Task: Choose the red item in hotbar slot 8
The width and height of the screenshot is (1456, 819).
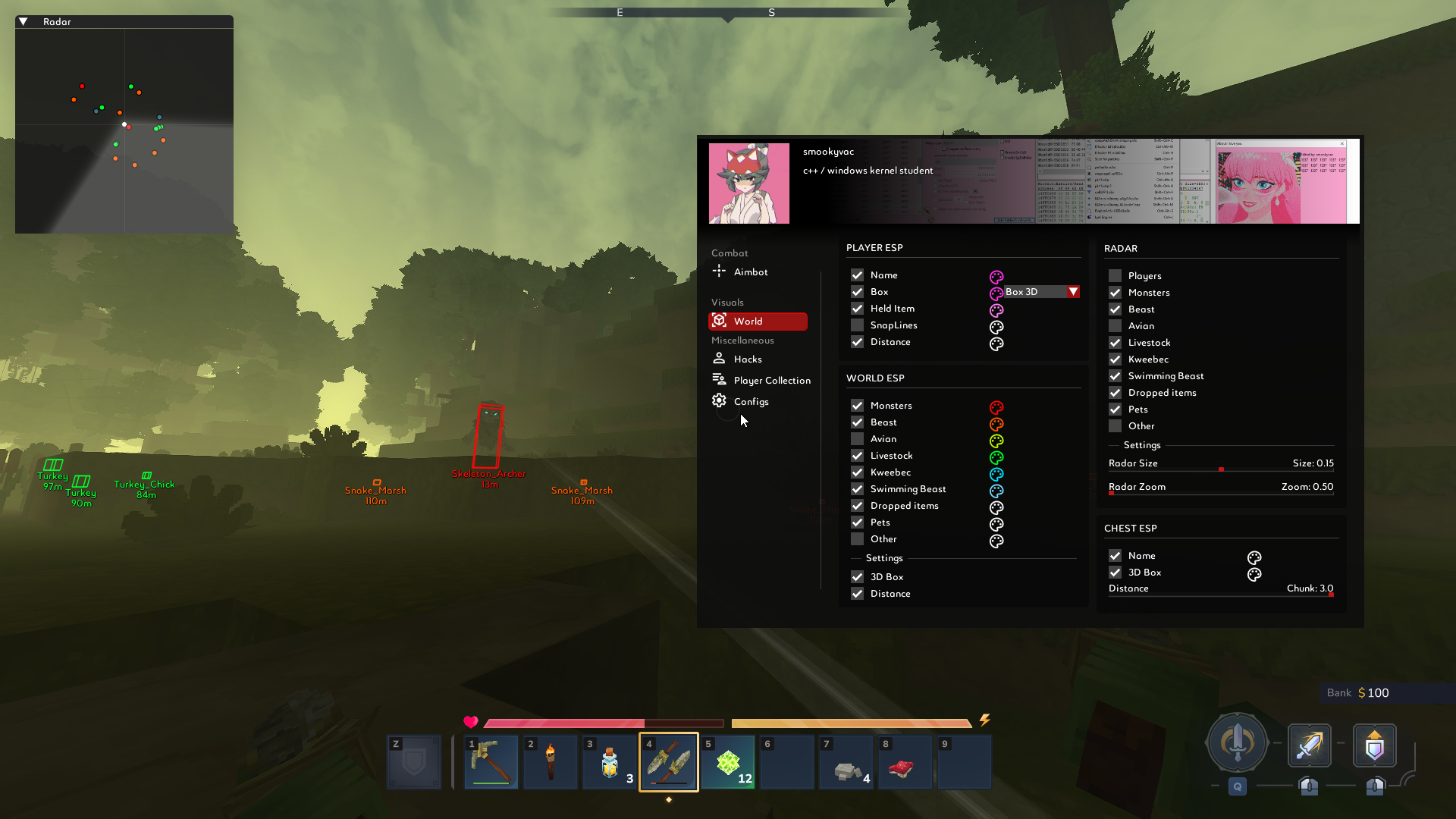Action: click(905, 762)
